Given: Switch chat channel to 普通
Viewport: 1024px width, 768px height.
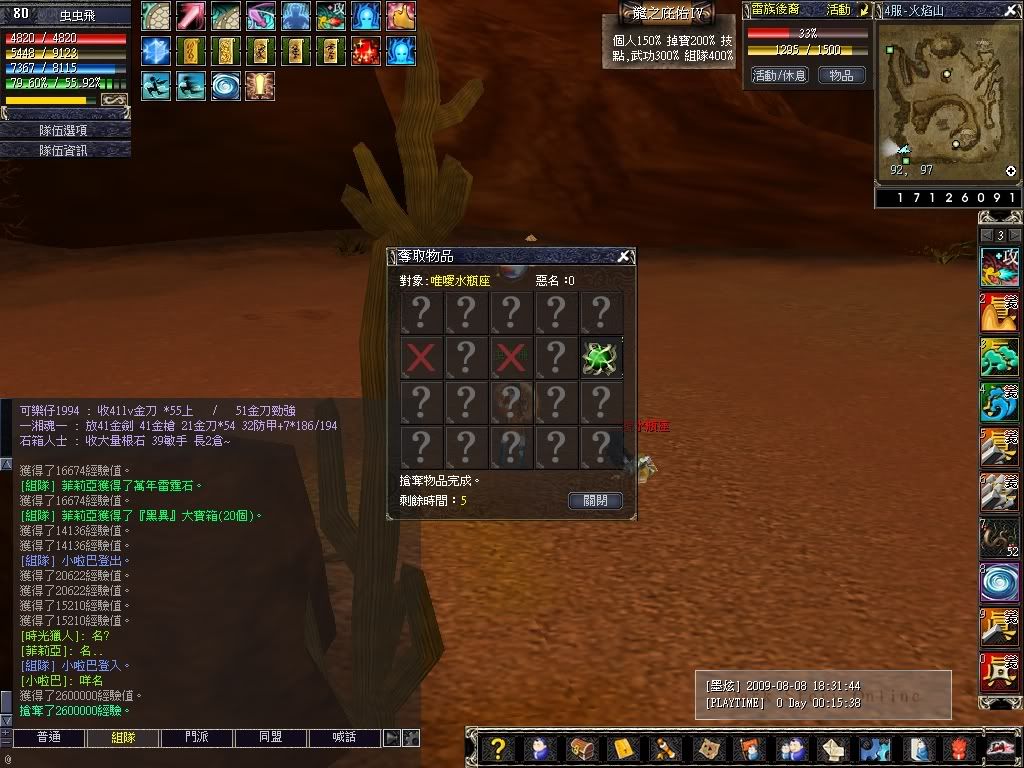Looking at the screenshot, I should point(48,738).
